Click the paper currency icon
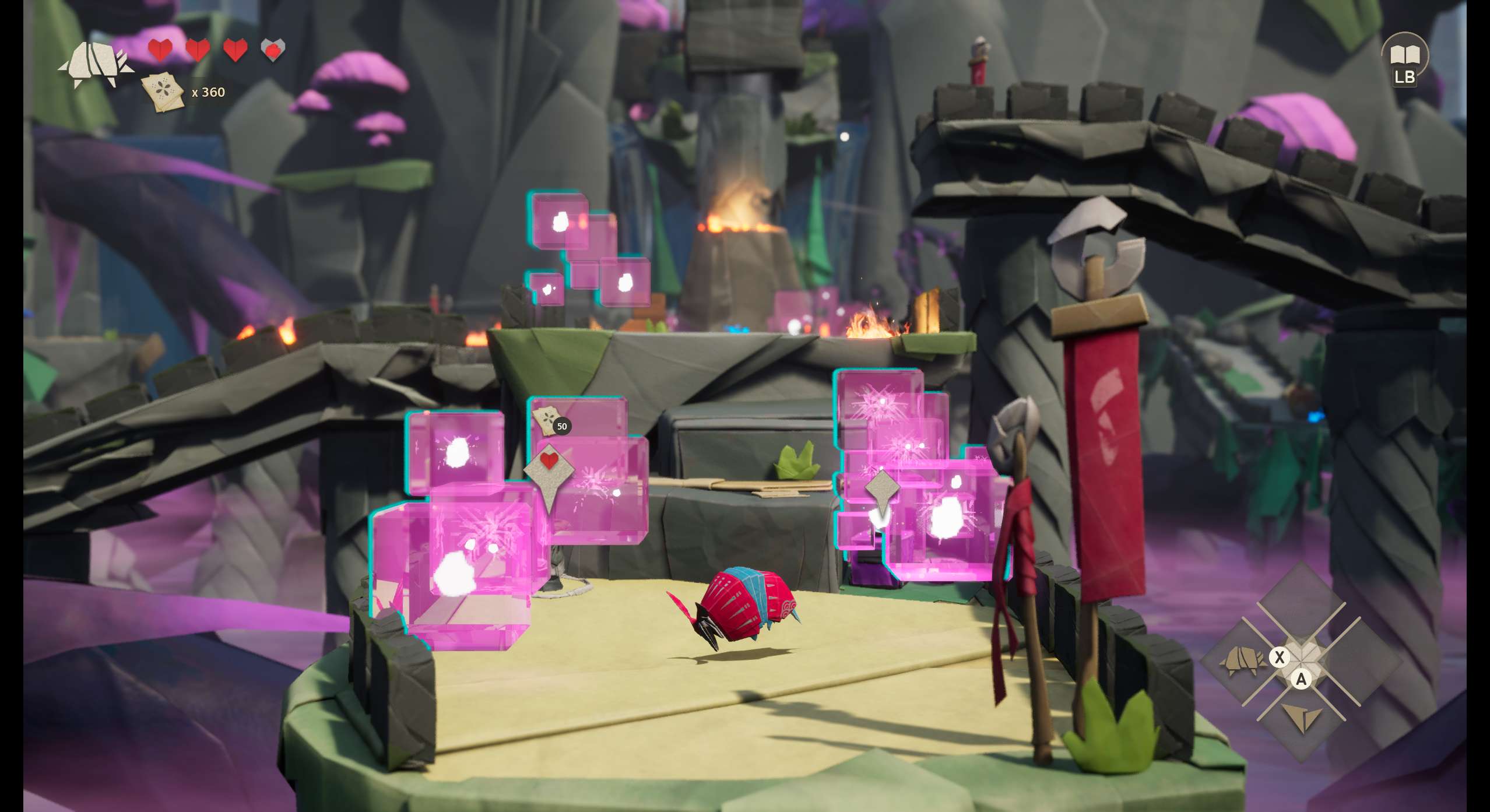The width and height of the screenshot is (1490, 812). pyautogui.click(x=163, y=92)
